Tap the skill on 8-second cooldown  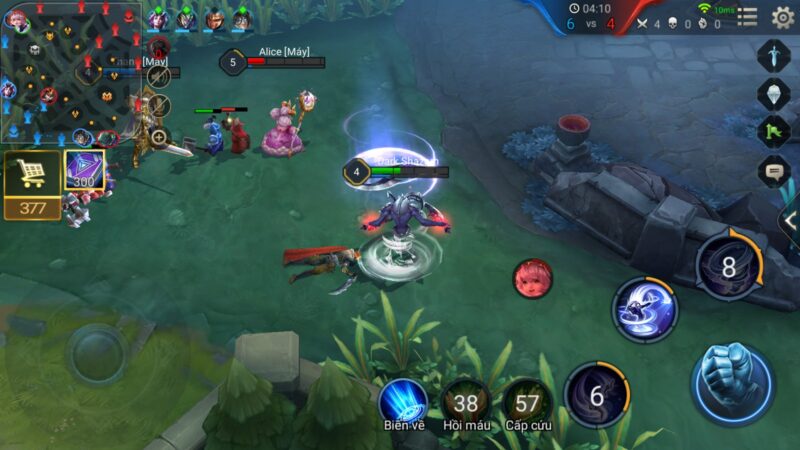(728, 267)
